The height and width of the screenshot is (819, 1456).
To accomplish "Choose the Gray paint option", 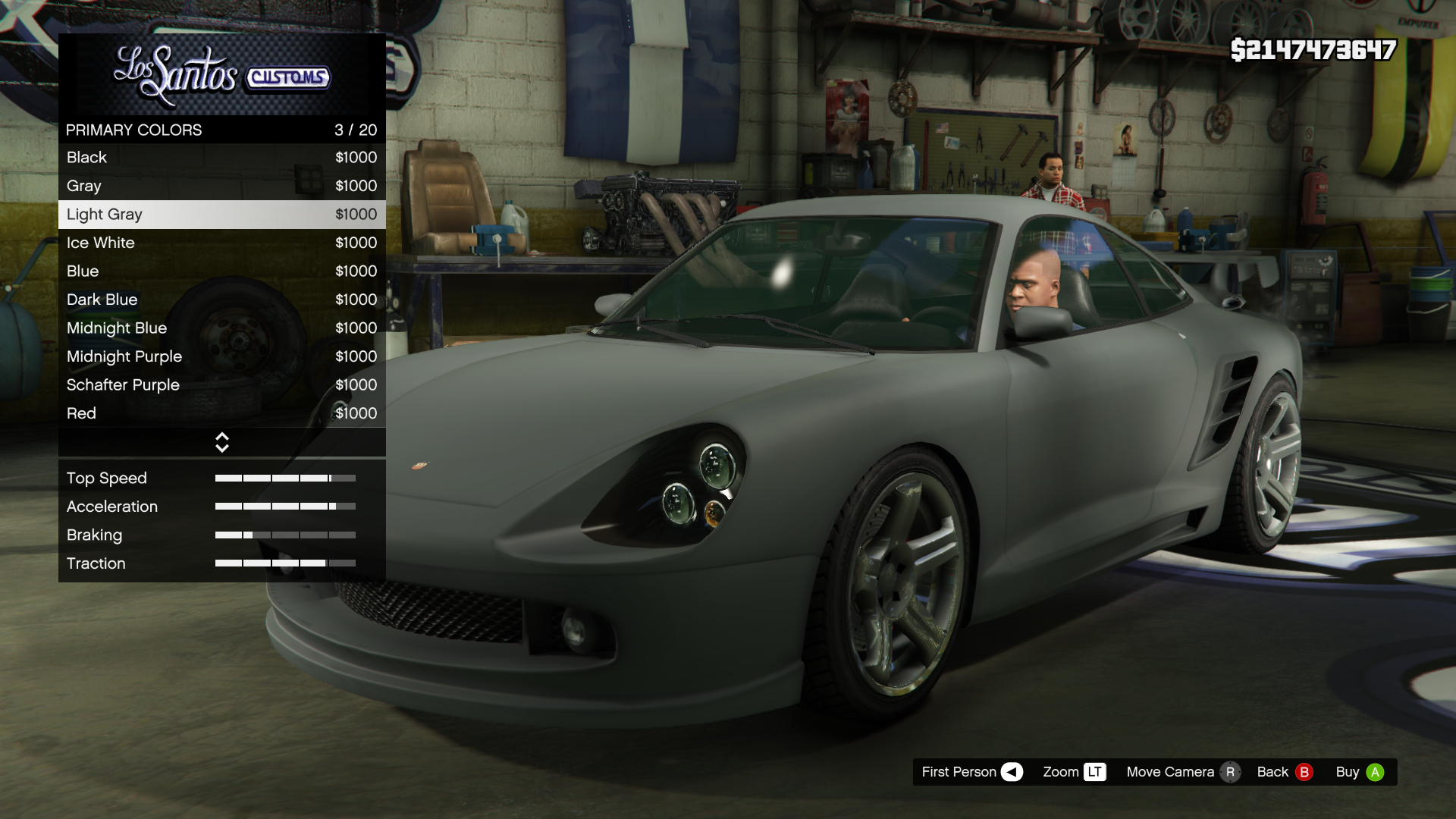I will pos(221,186).
